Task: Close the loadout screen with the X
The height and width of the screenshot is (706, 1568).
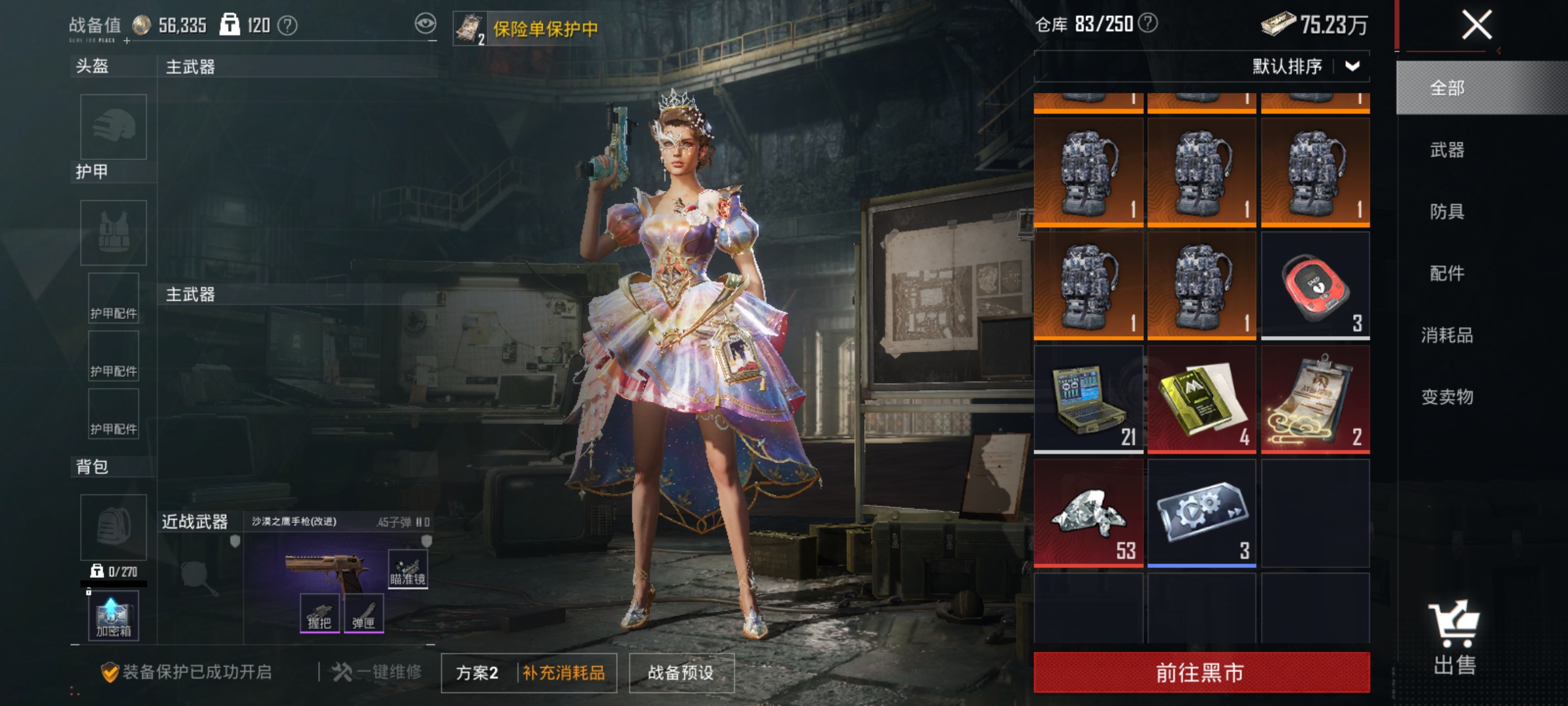Action: click(1476, 25)
